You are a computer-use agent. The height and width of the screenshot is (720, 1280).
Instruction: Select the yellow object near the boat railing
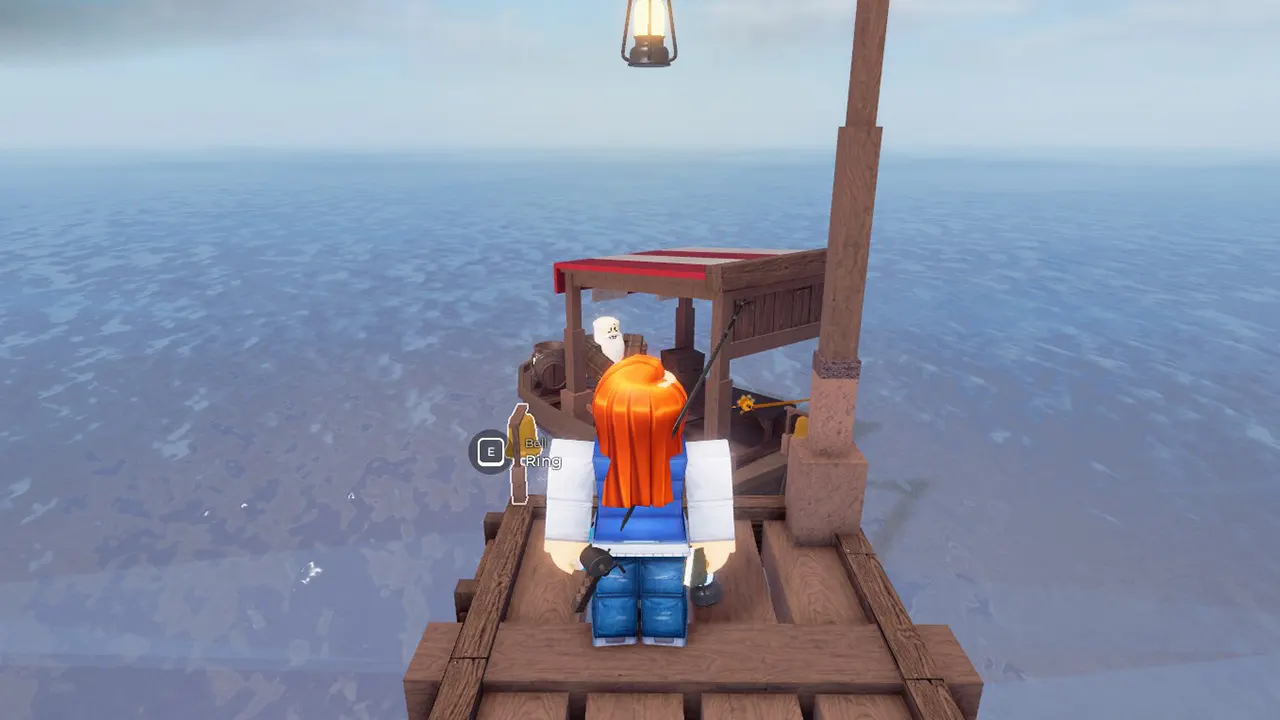click(800, 425)
